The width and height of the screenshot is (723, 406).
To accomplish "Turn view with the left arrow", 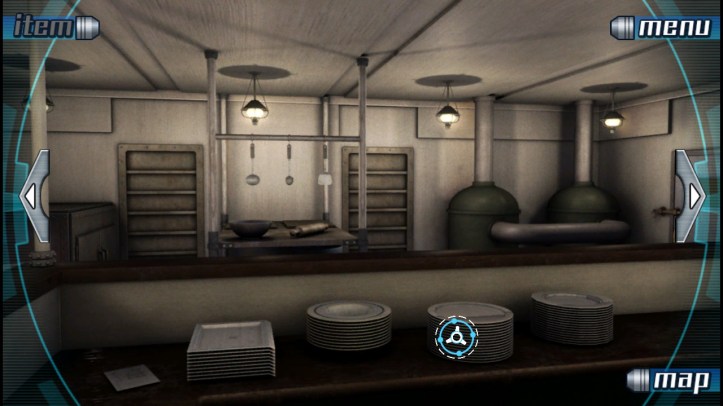I will click(31, 196).
